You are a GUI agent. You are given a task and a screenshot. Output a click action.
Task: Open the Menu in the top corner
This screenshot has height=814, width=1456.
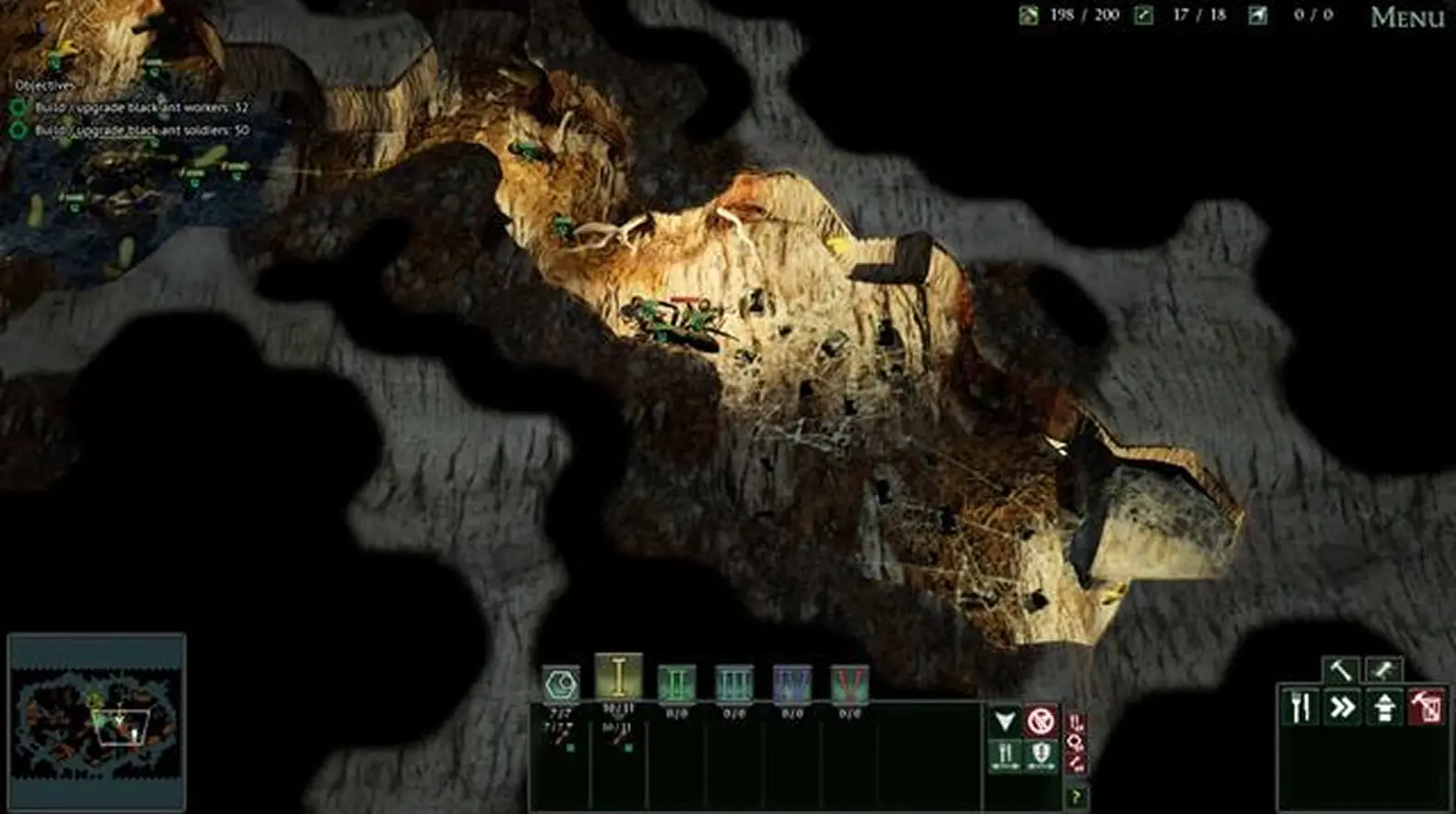pos(1406,17)
